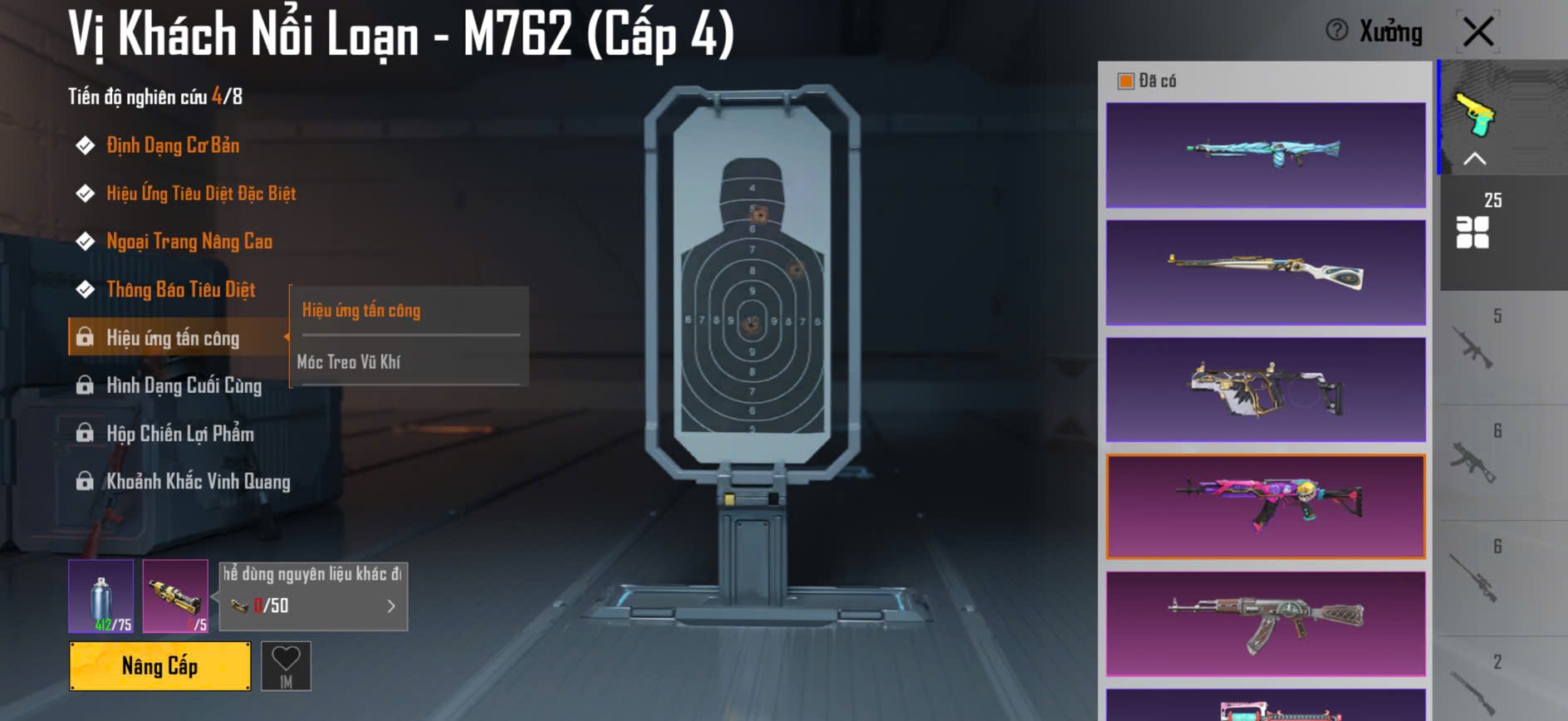Screen dimensions: 1568x721
Task: Upgrade weapon with Nâng Cấp button
Action: click(159, 665)
